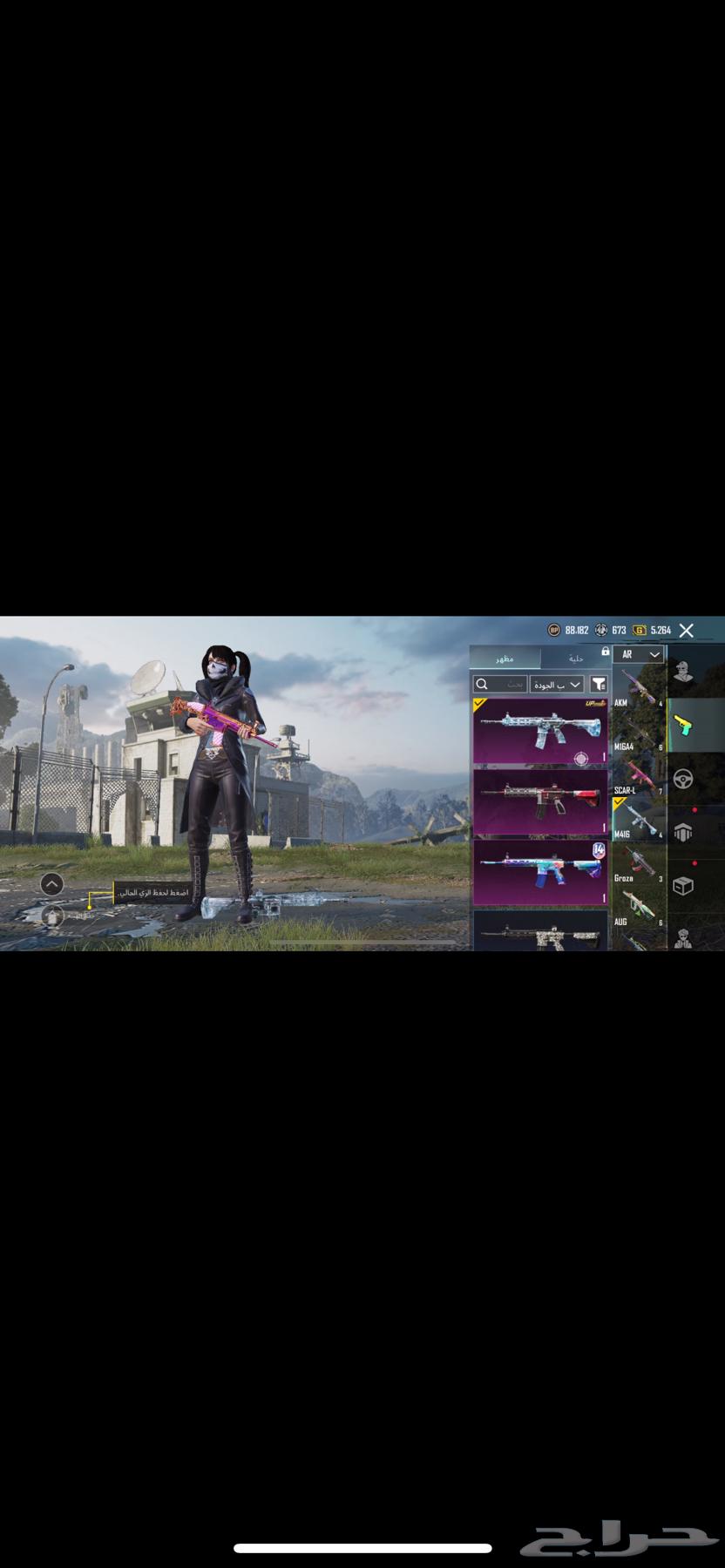
Task: Expand the up-arrow circle button
Action: click(x=52, y=884)
